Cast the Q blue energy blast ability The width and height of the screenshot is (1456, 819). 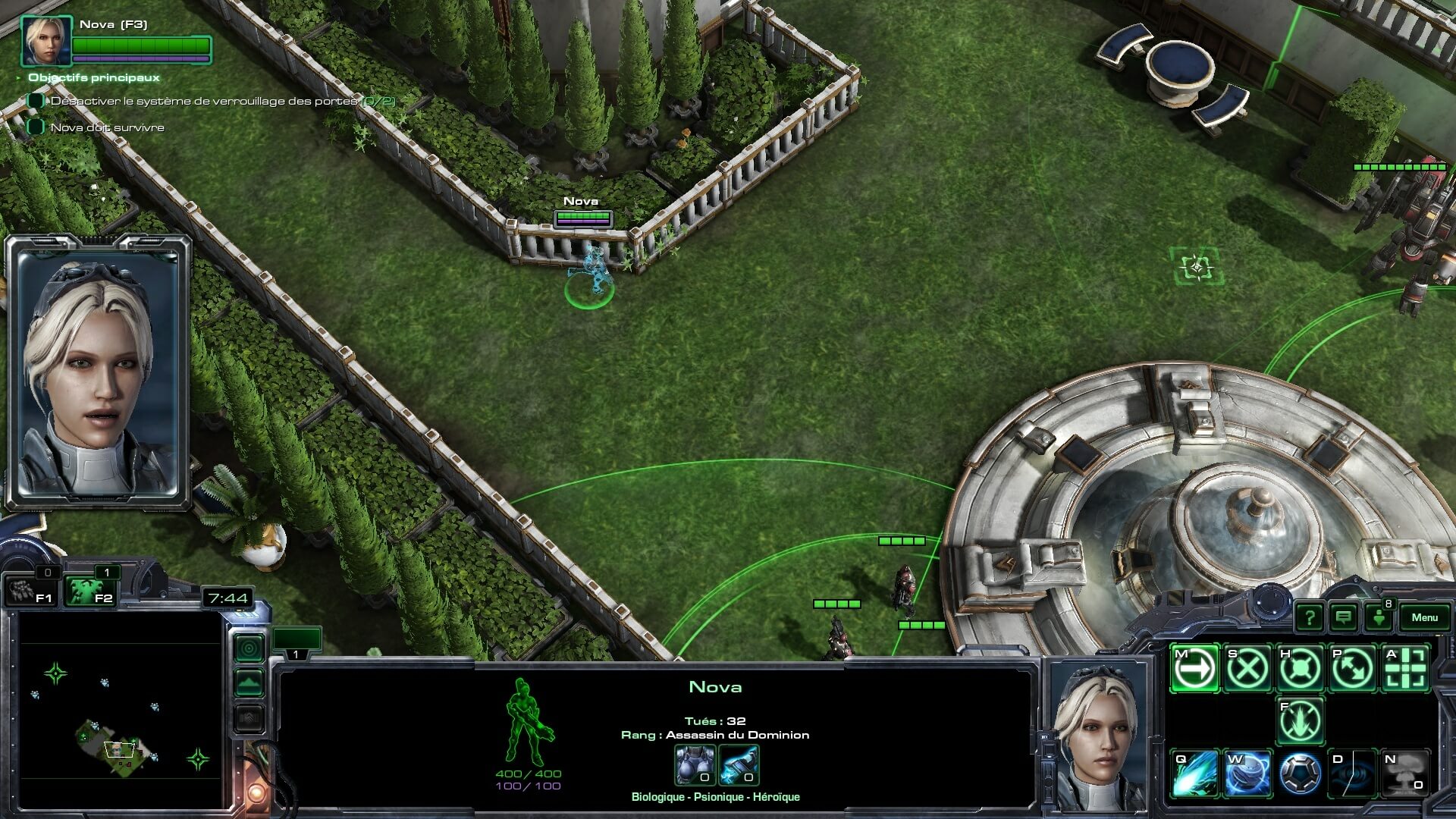[1194, 774]
